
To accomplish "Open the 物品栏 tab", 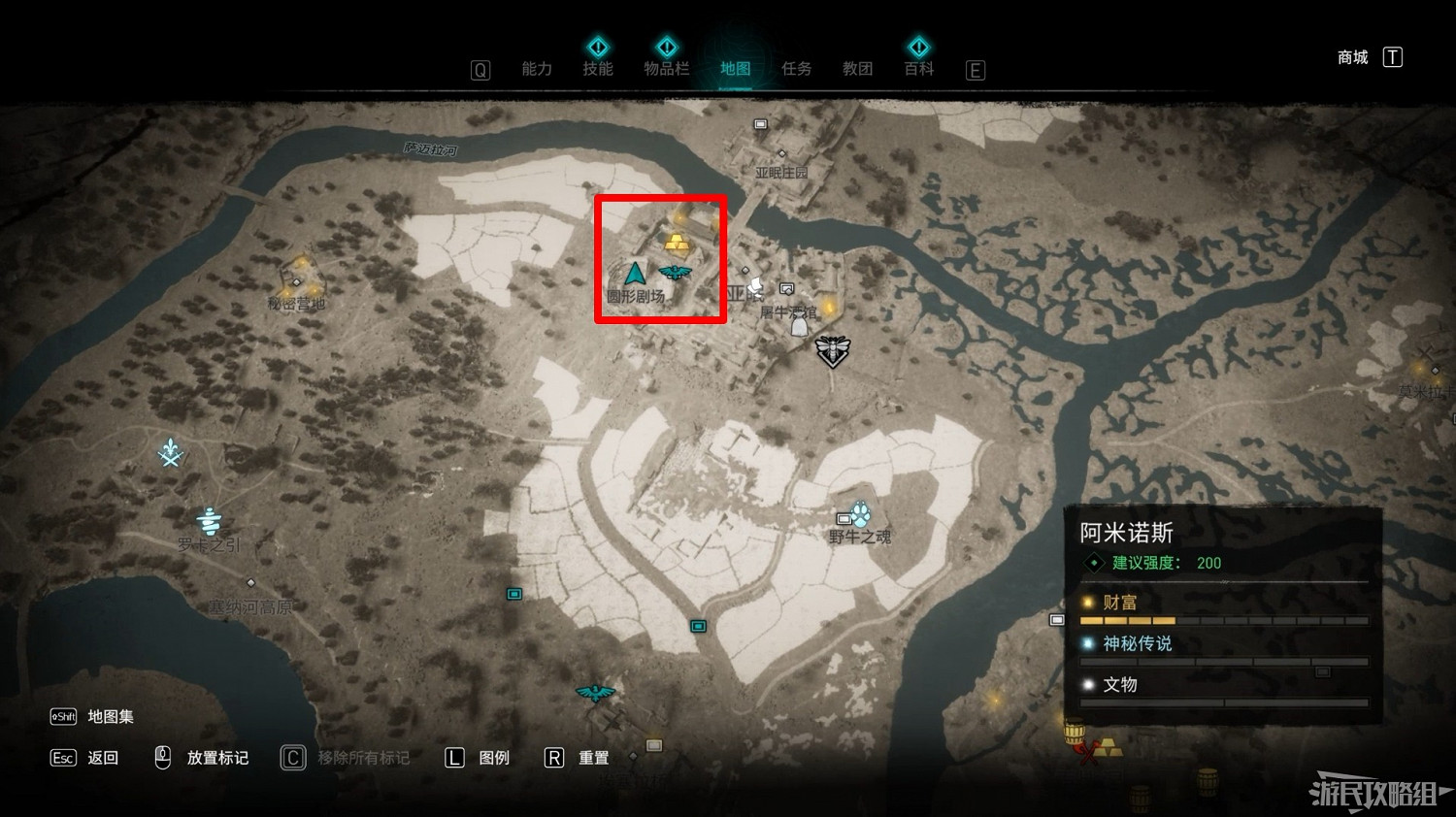I will click(x=666, y=69).
